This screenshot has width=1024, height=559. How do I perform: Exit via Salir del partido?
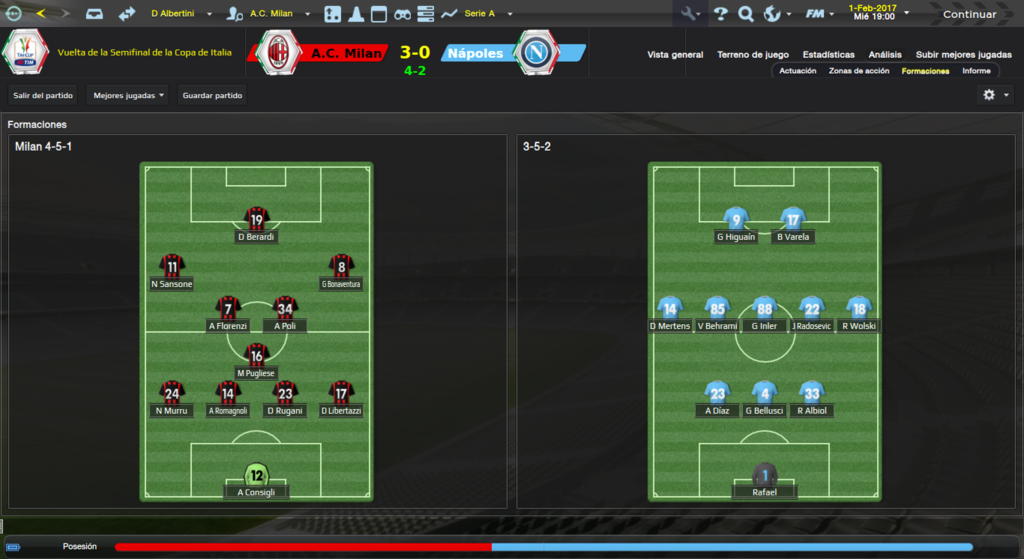[42, 96]
